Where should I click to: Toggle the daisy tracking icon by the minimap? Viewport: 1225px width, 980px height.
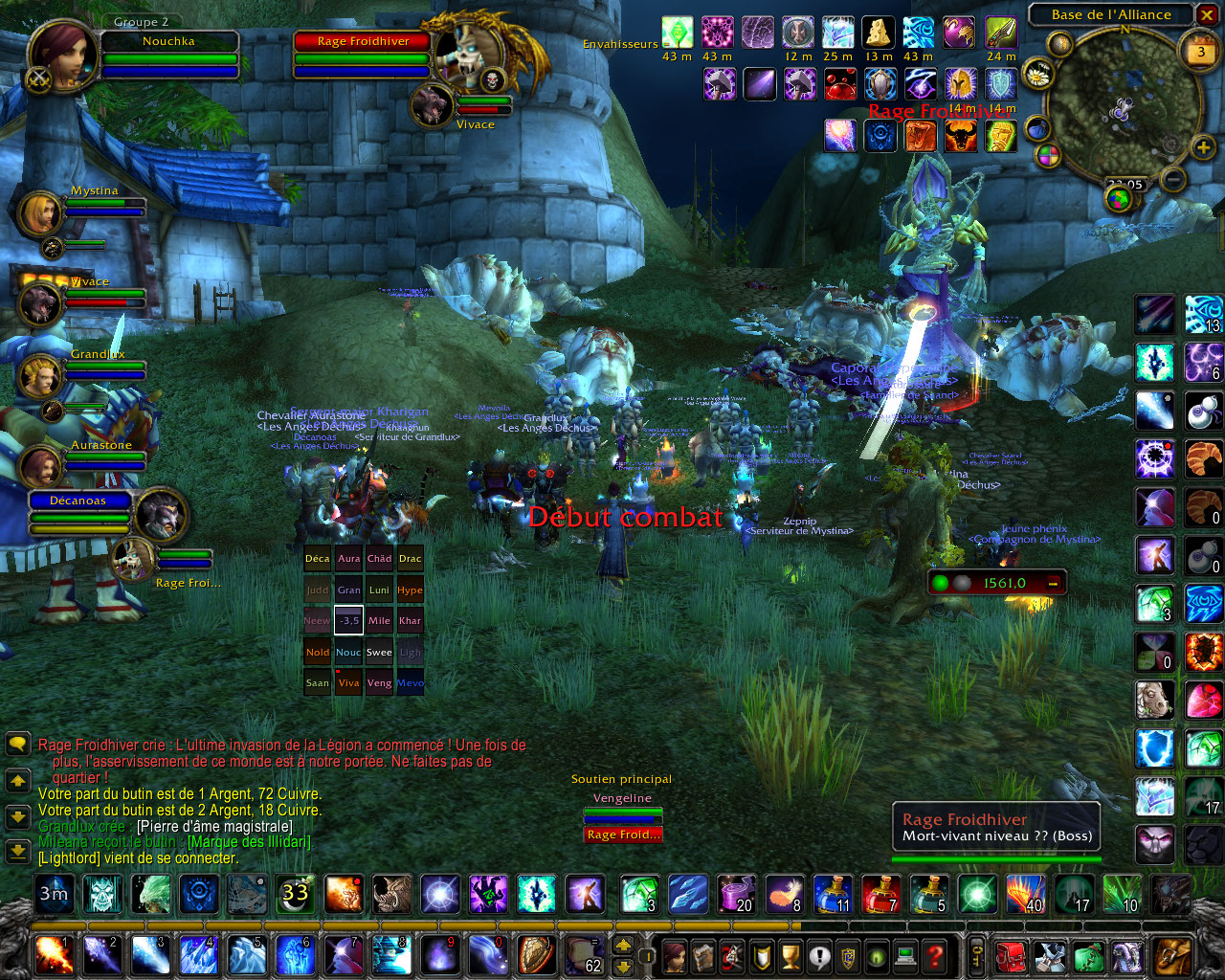point(1038,74)
